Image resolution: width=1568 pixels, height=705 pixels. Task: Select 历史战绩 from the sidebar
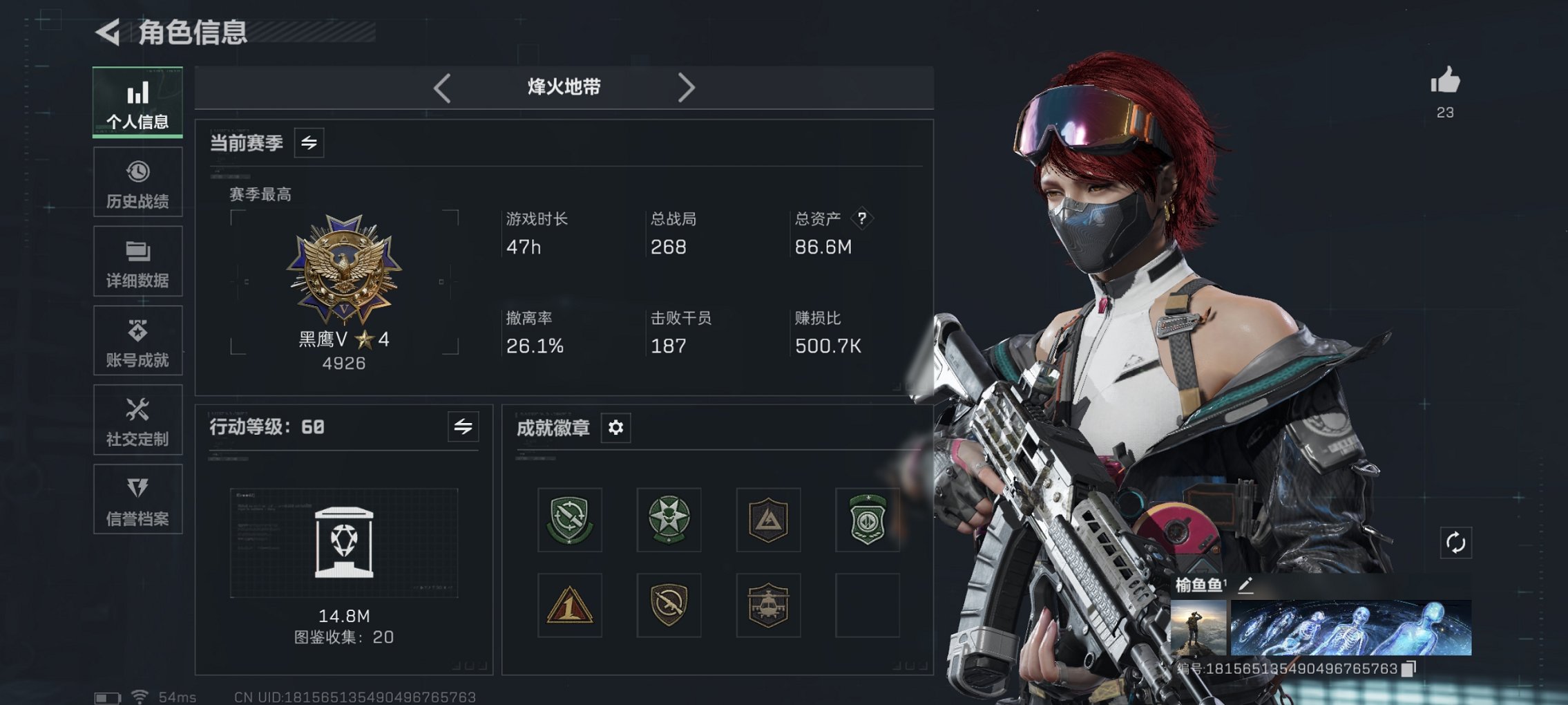click(x=137, y=182)
